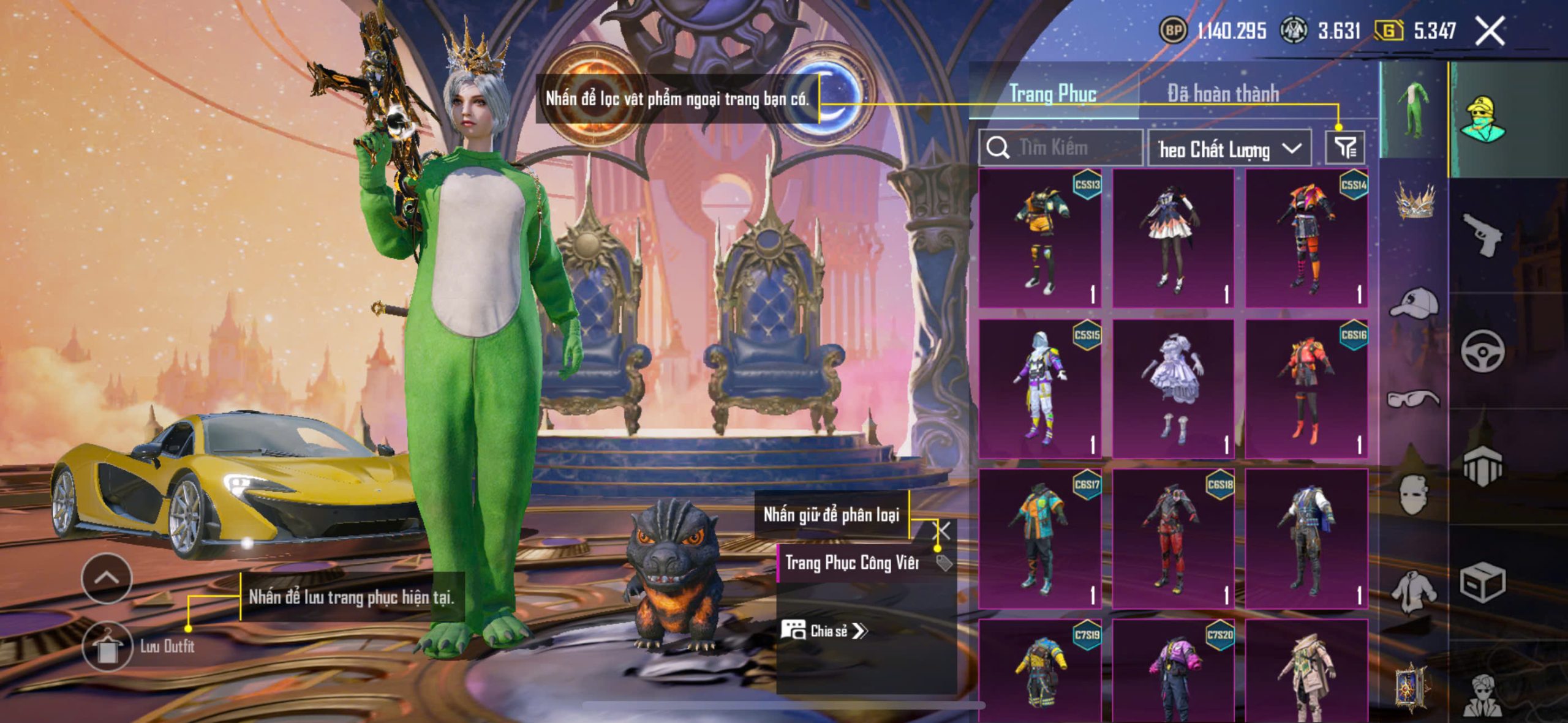Show the crown headwear category

pyautogui.click(x=1415, y=202)
